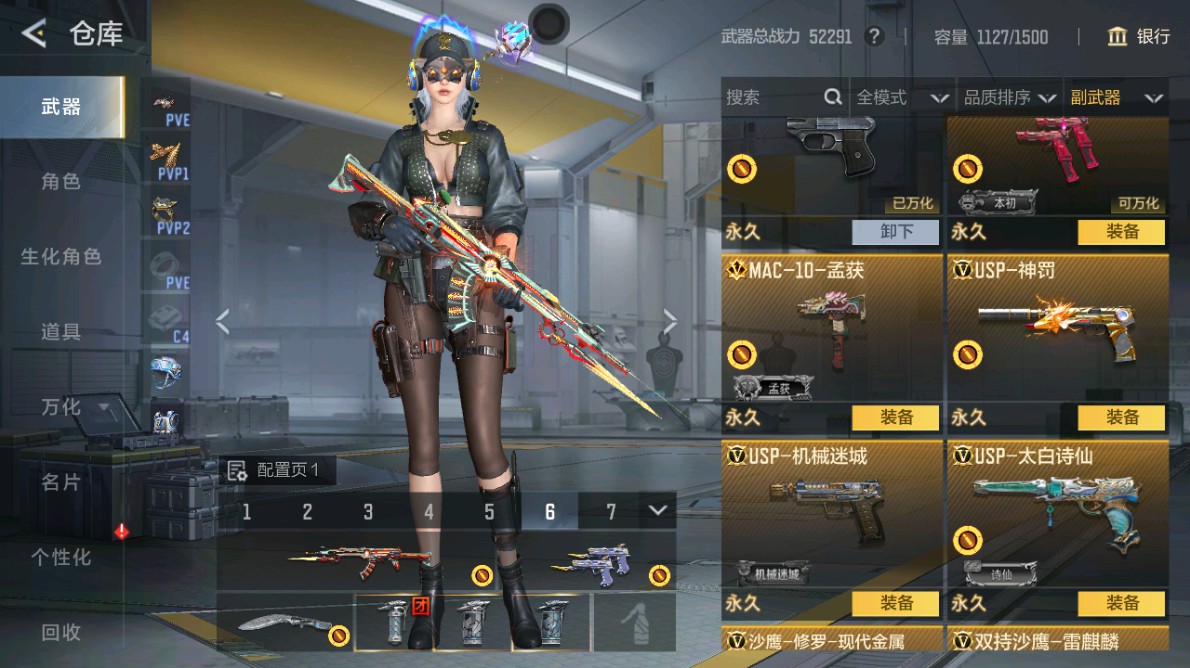Screen dimensions: 1190x668
Task: Open the 回收 section
Action: 61,632
